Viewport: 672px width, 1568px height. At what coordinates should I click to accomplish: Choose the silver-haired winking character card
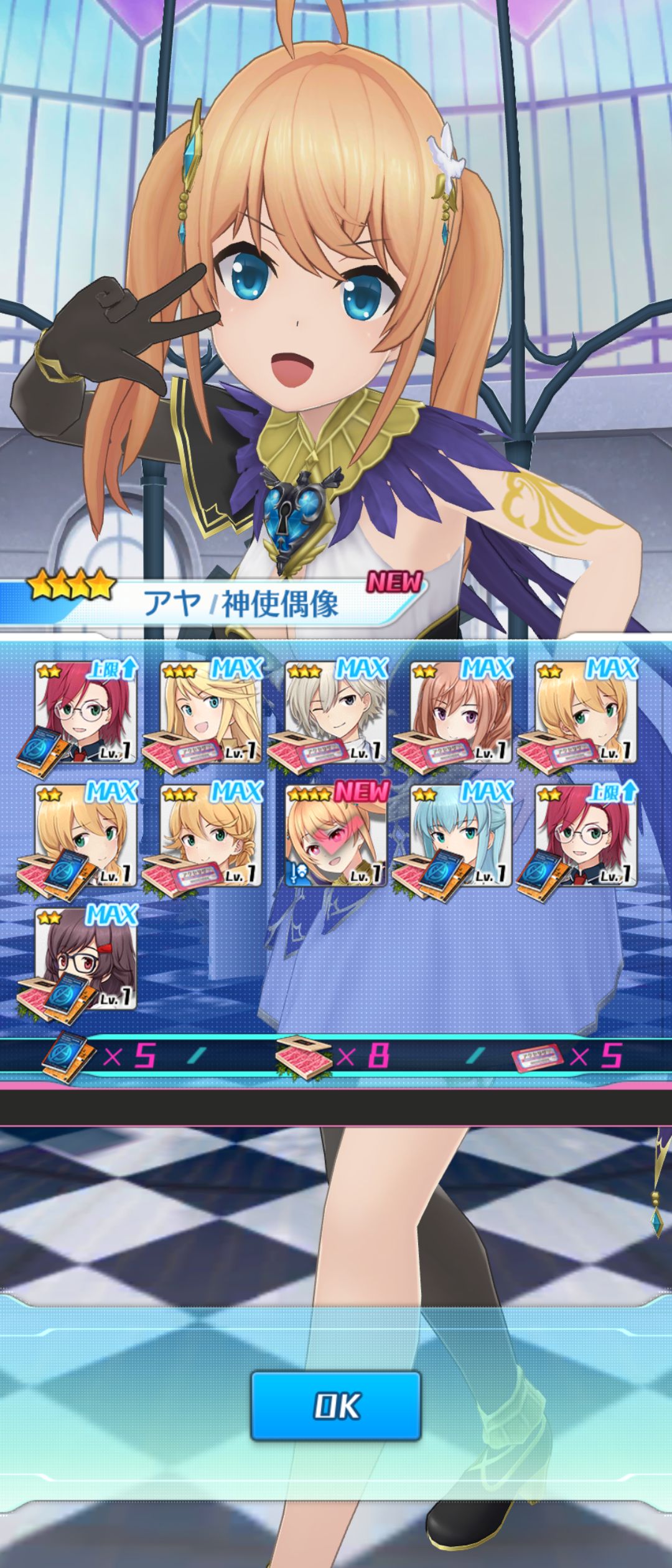pos(336,712)
